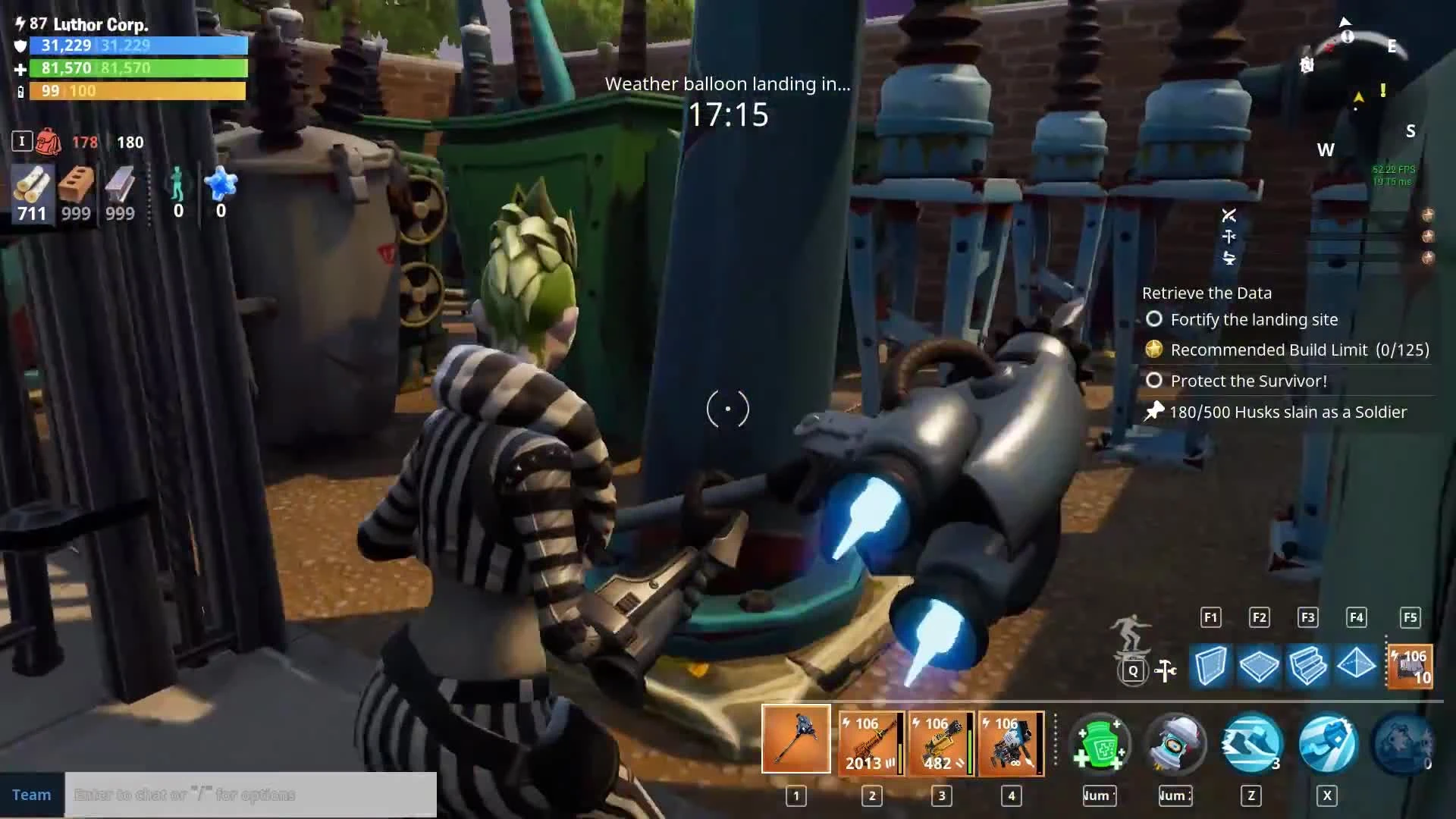Select the pyramid roof piece next to F4

(x=1357, y=667)
